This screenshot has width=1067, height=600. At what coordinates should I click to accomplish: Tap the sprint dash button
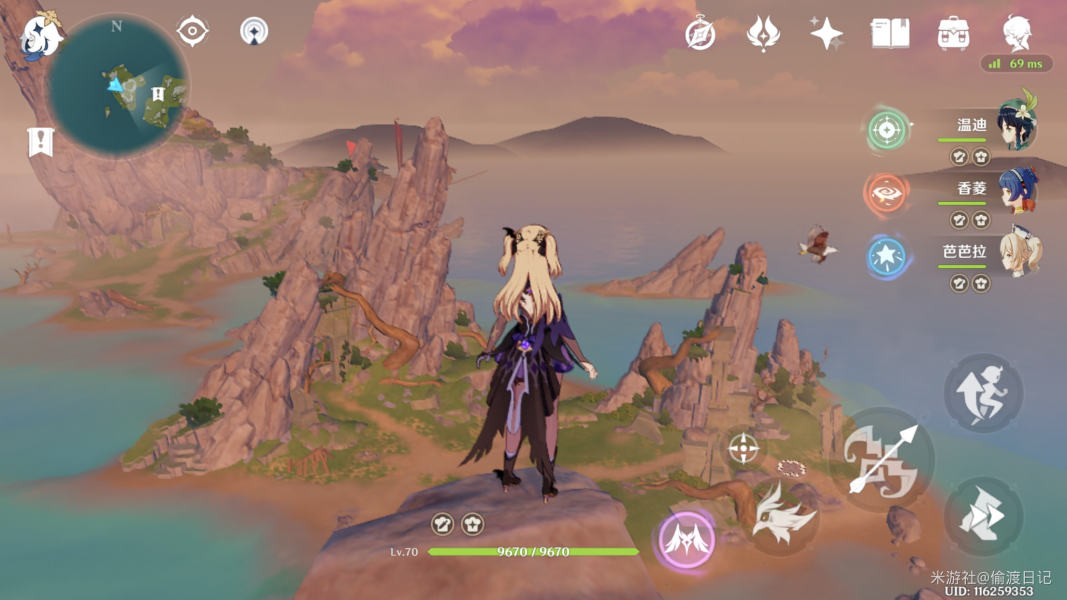983,516
